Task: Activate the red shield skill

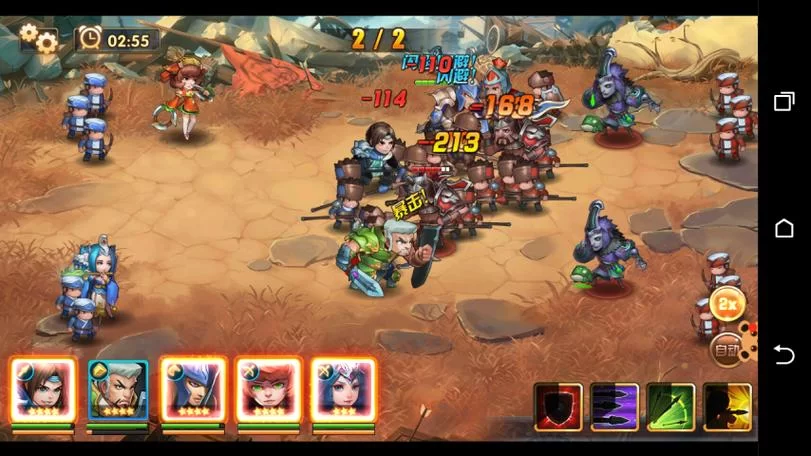Action: [558, 407]
